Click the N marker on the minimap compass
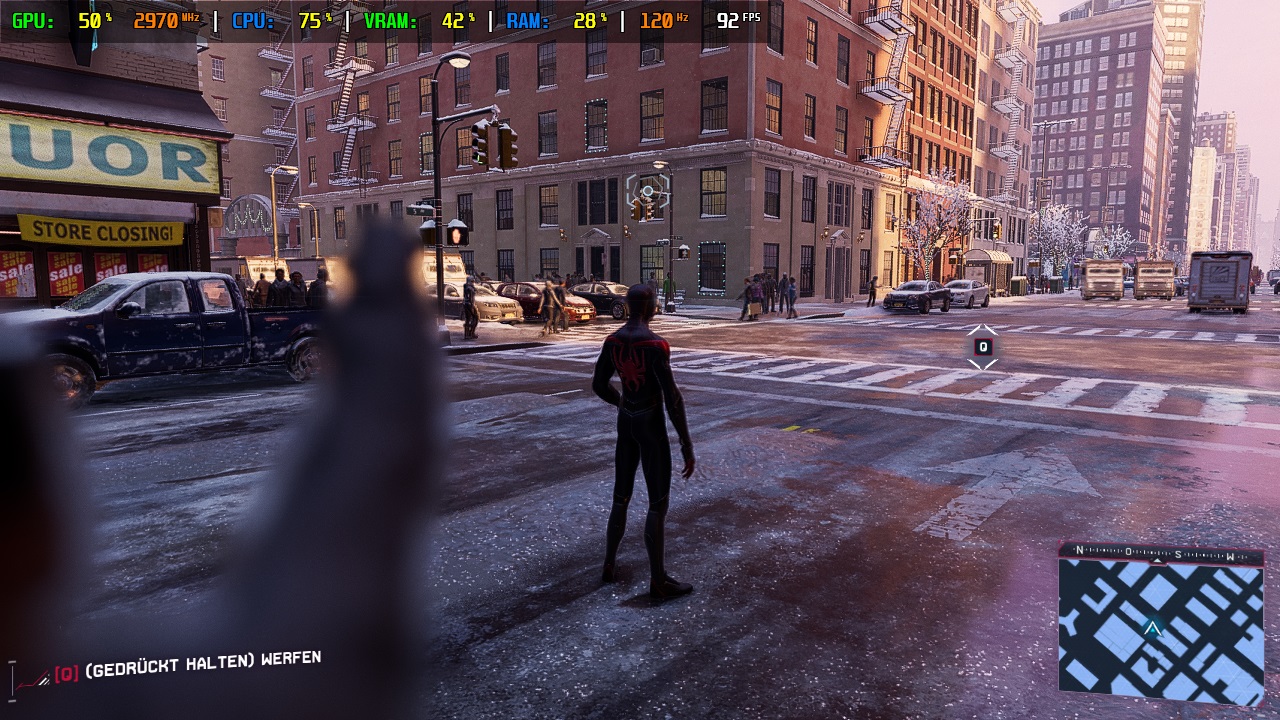This screenshot has height=720, width=1280. (1080, 550)
